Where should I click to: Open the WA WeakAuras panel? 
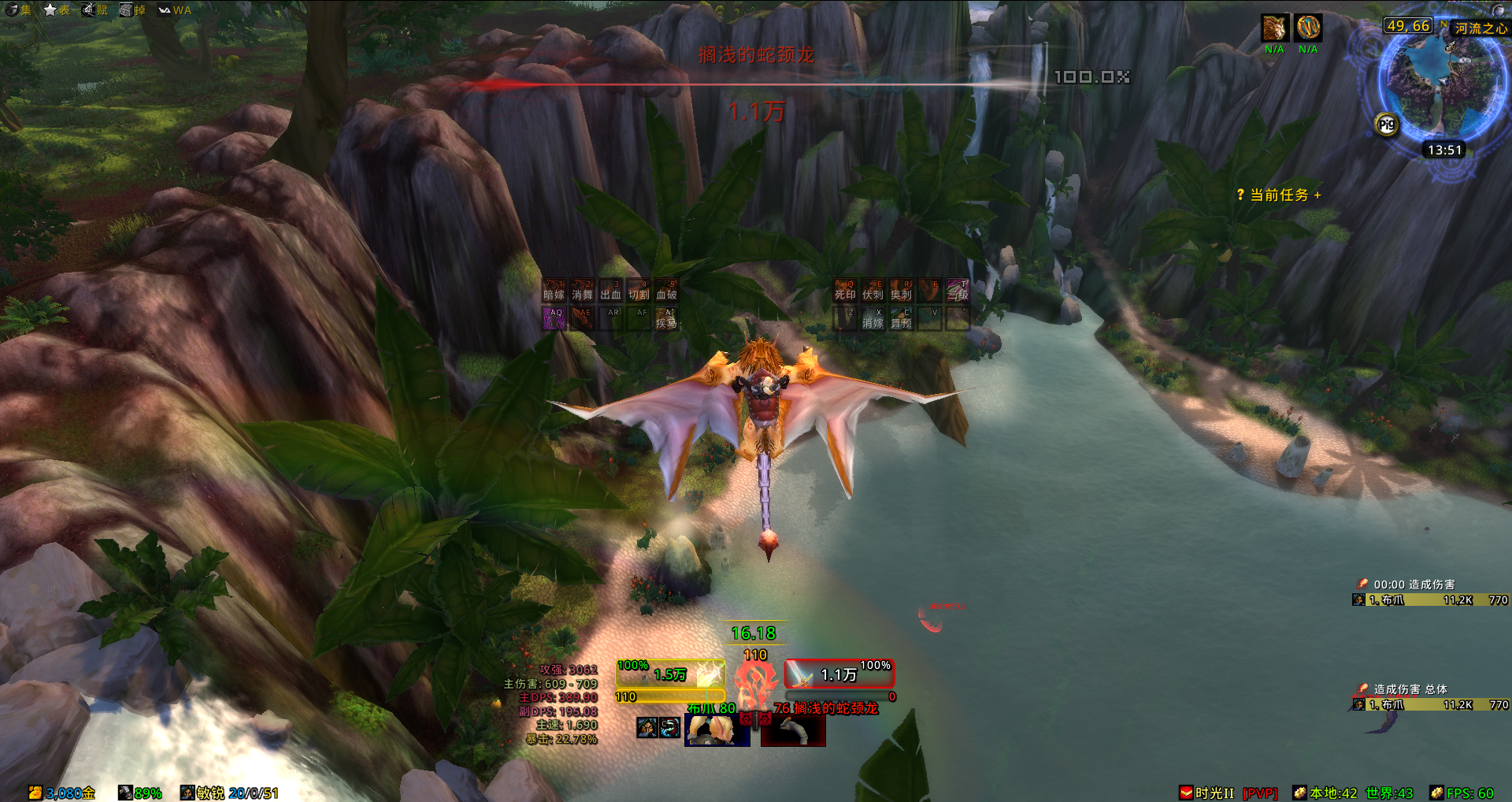pos(175,9)
